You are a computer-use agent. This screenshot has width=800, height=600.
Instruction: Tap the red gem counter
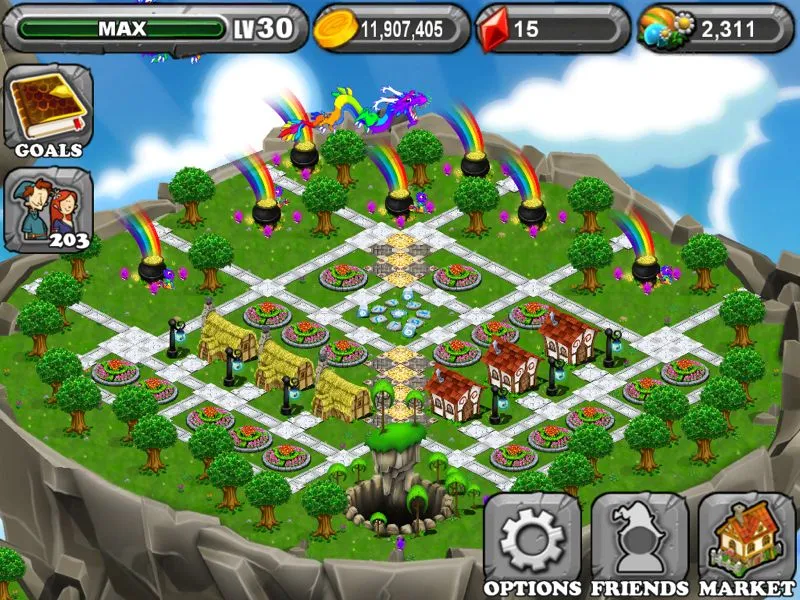[x=551, y=28]
